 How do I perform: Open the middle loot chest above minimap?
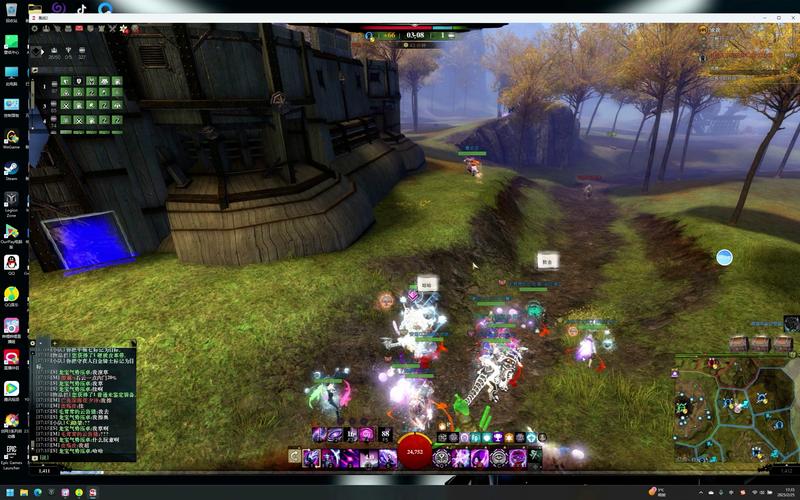759,343
